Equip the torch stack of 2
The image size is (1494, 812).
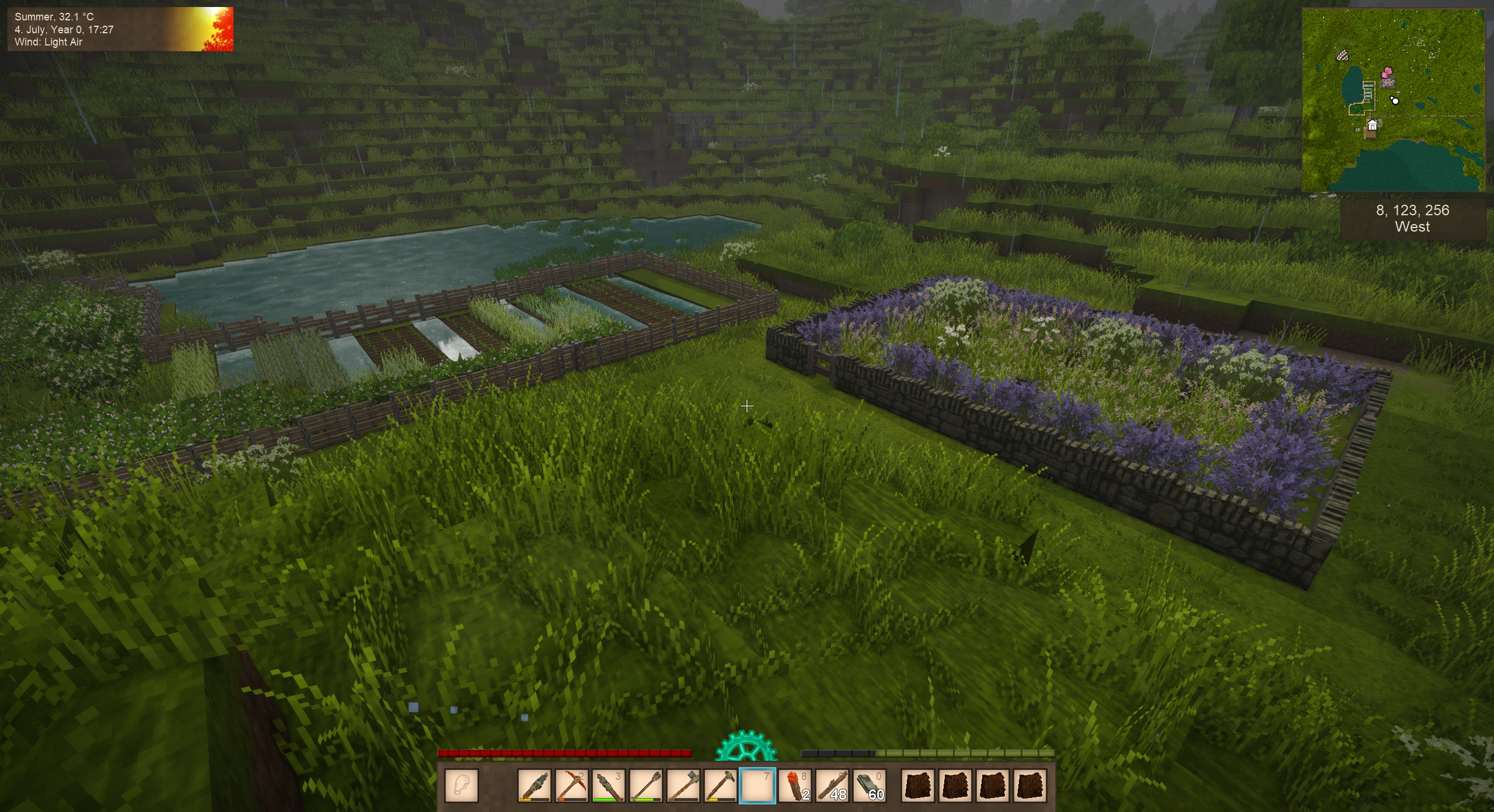(794, 785)
